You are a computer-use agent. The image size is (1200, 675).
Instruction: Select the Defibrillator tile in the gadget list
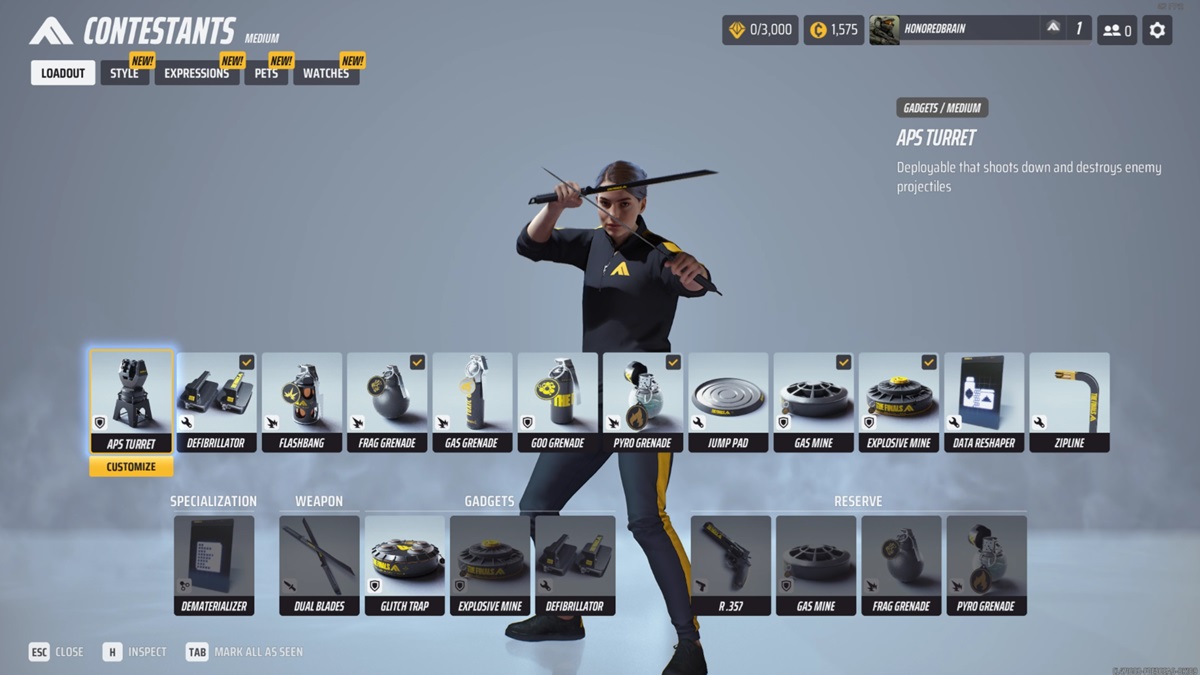pyautogui.click(x=216, y=402)
